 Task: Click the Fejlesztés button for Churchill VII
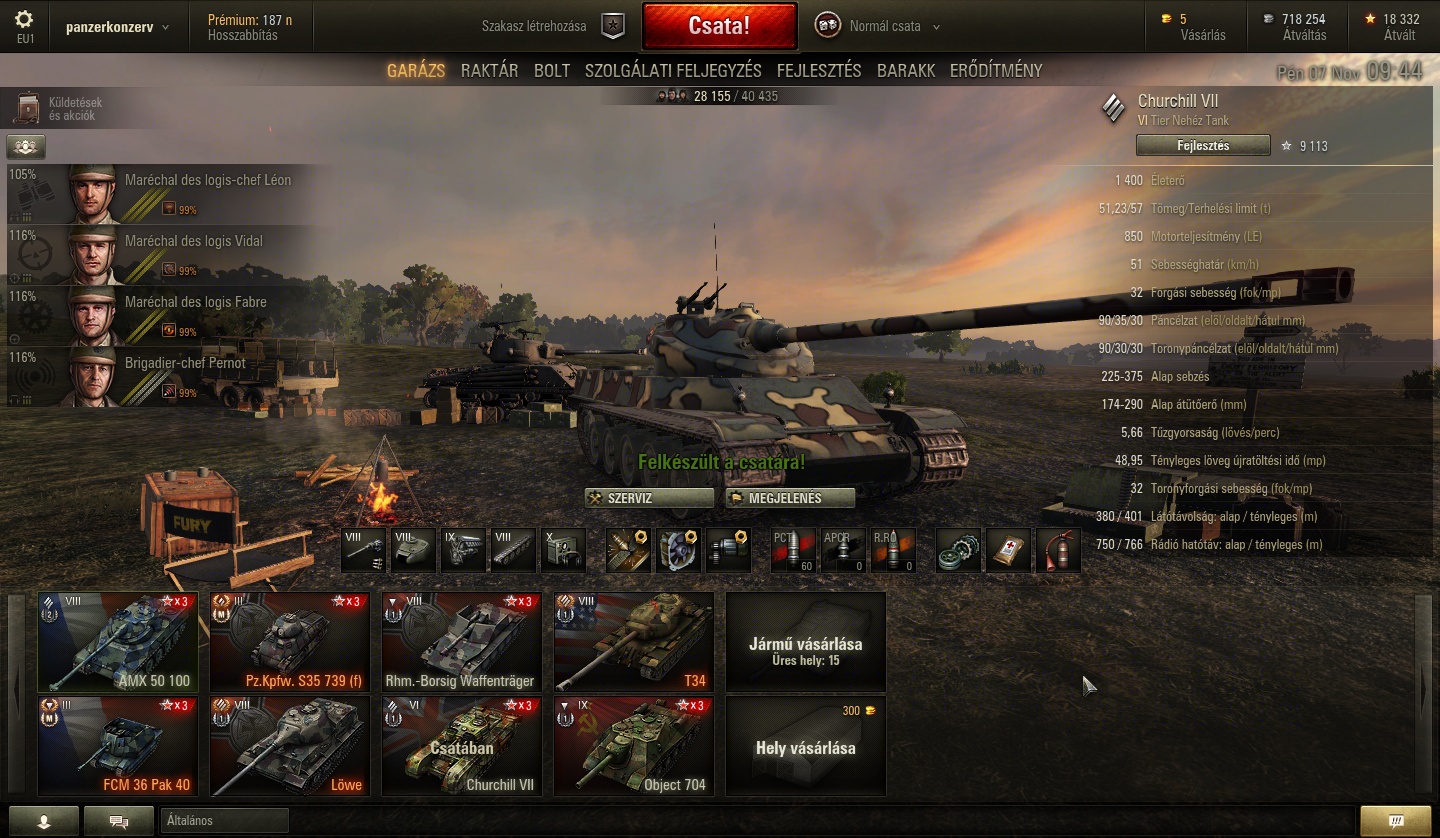[x=1202, y=146]
